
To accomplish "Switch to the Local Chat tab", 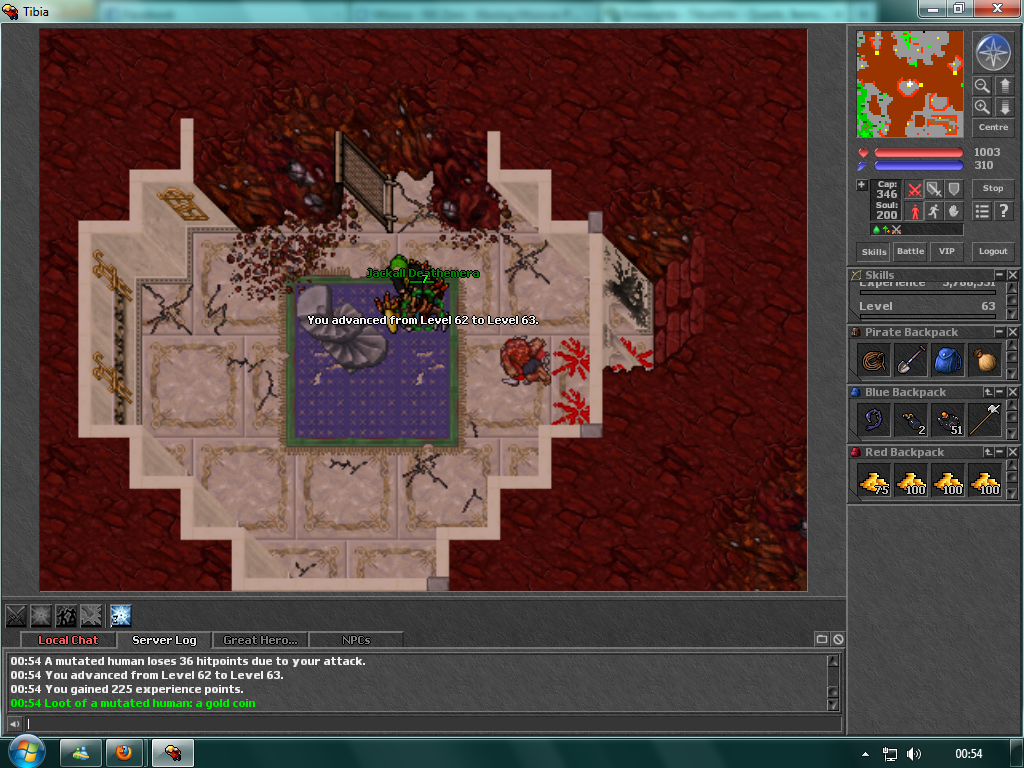I will coord(68,640).
